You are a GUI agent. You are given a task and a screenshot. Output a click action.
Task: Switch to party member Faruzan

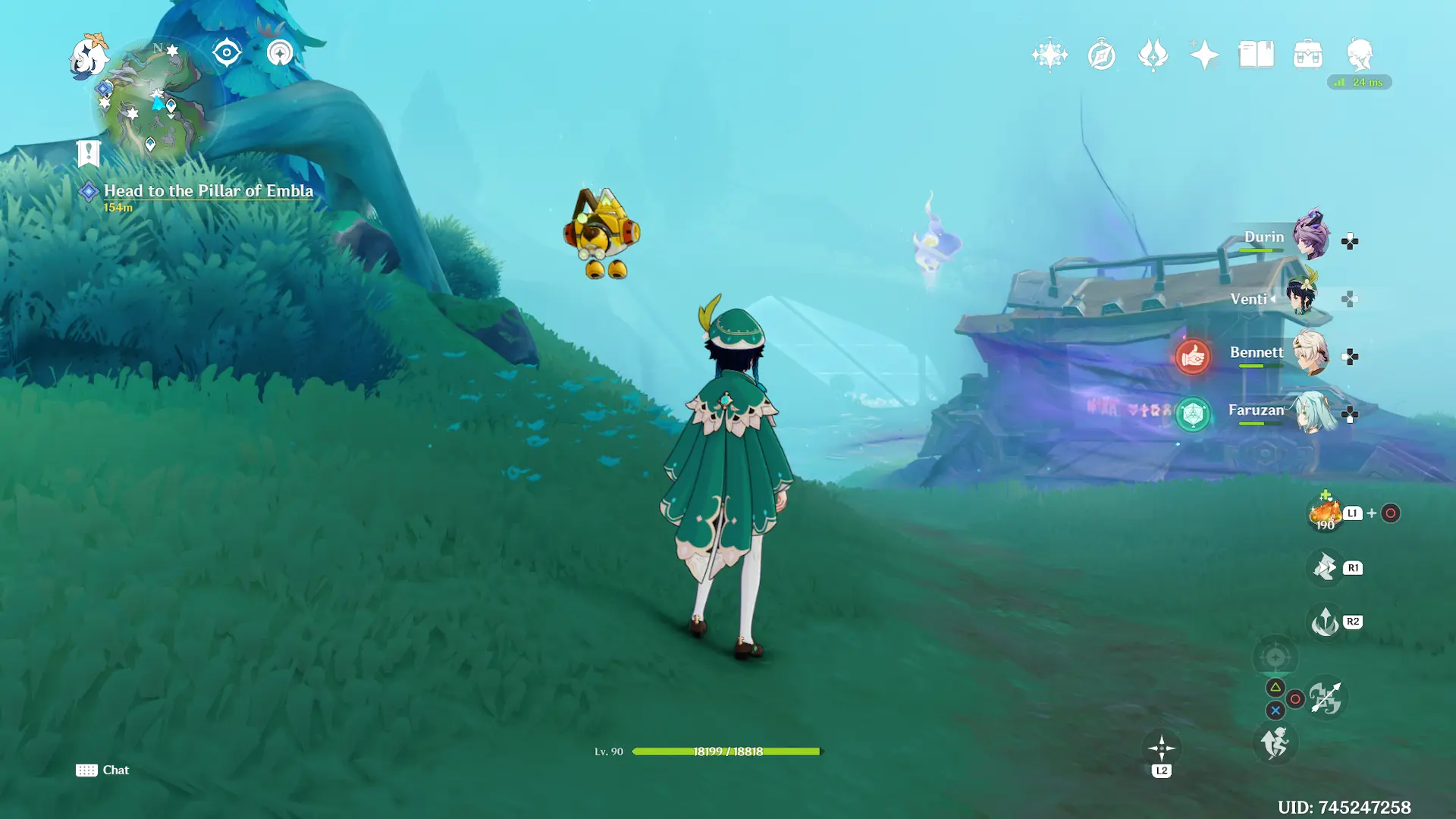1312,412
